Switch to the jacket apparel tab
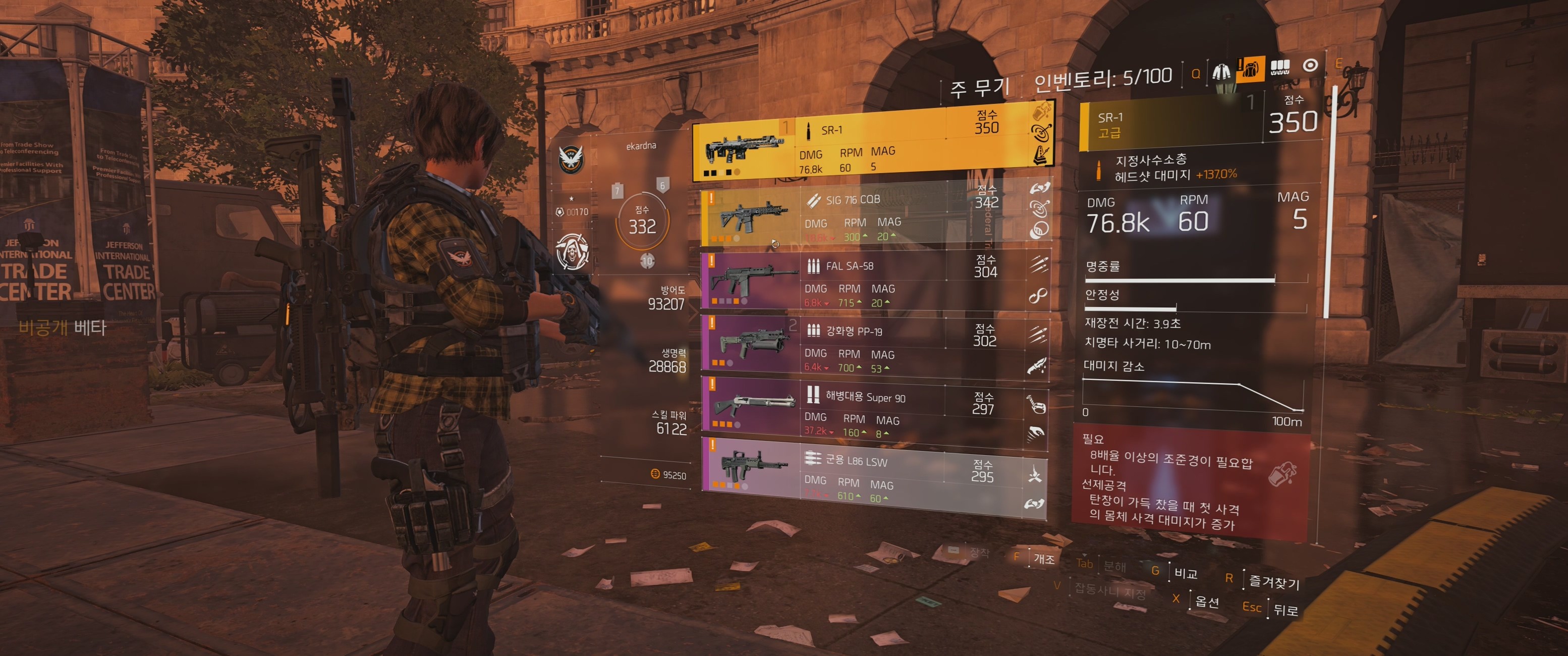 [x=1220, y=72]
